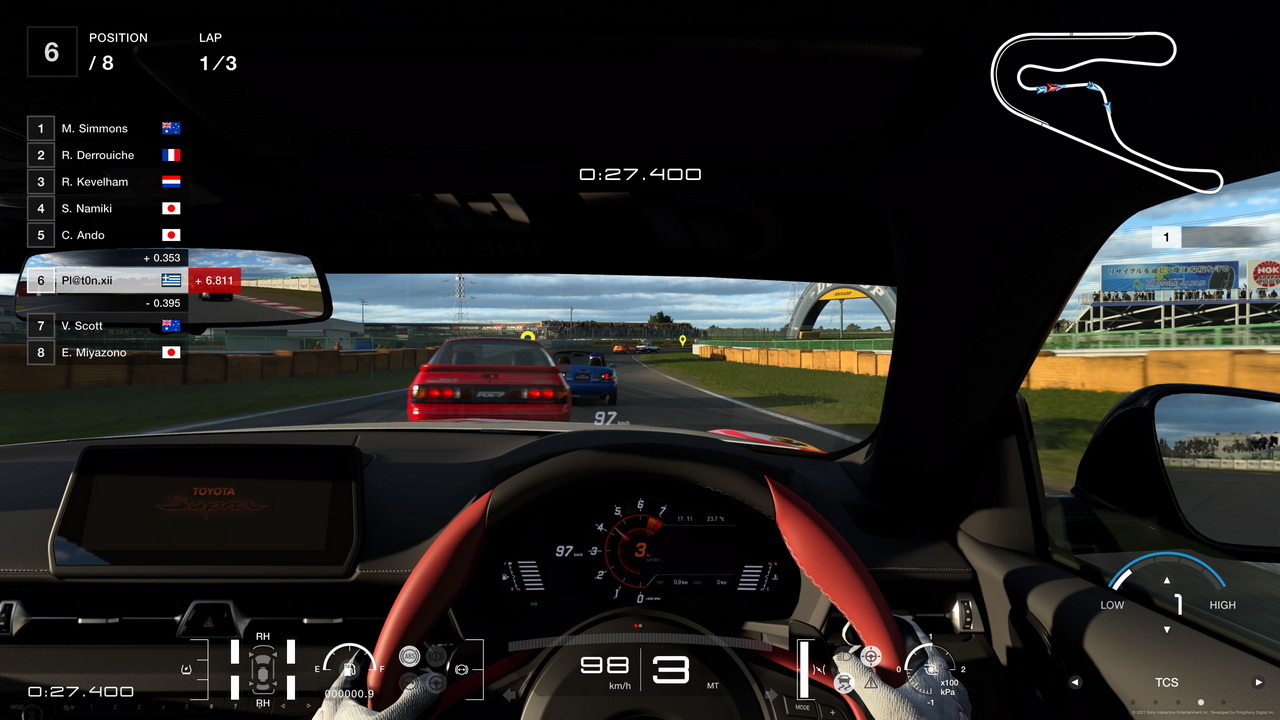Switch MFD page with the left arrow
Viewport: 1280px width, 720px height.
pos(1076,683)
